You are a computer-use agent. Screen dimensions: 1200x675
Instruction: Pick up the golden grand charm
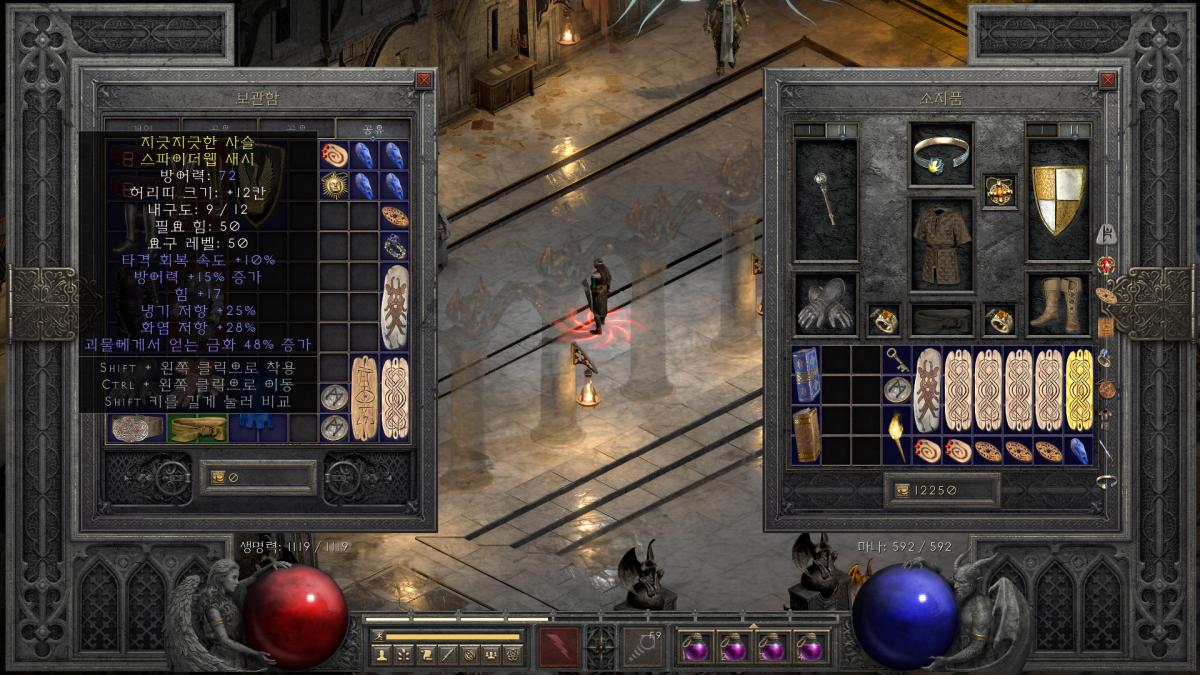pos(1079,390)
